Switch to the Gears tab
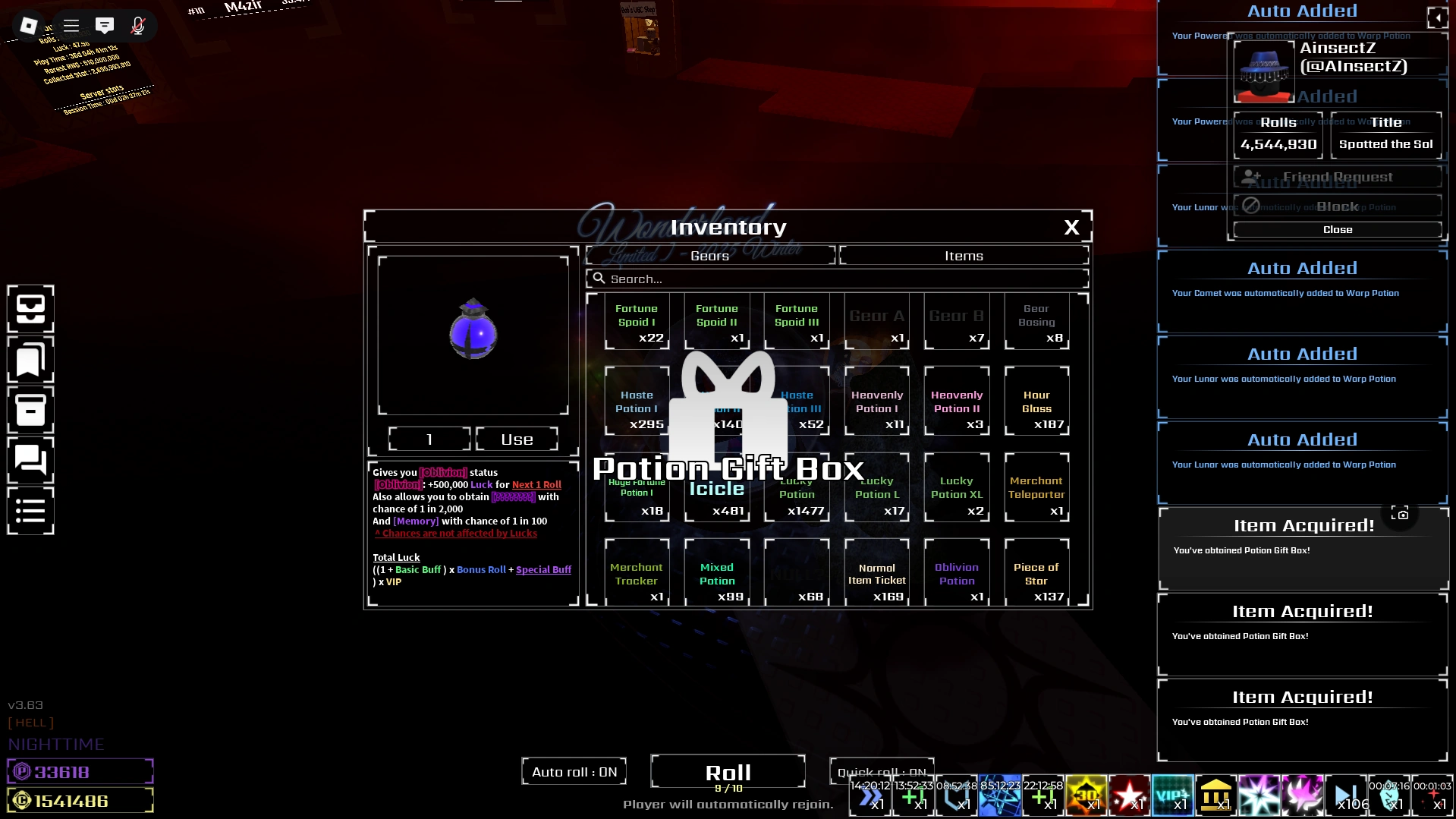 [x=709, y=256]
